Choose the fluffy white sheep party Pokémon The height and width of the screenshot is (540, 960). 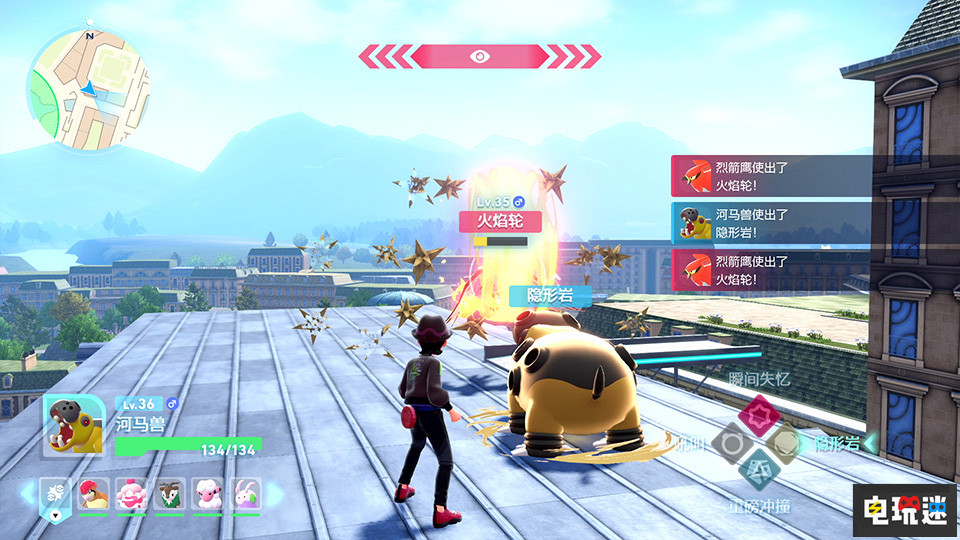[x=206, y=493]
